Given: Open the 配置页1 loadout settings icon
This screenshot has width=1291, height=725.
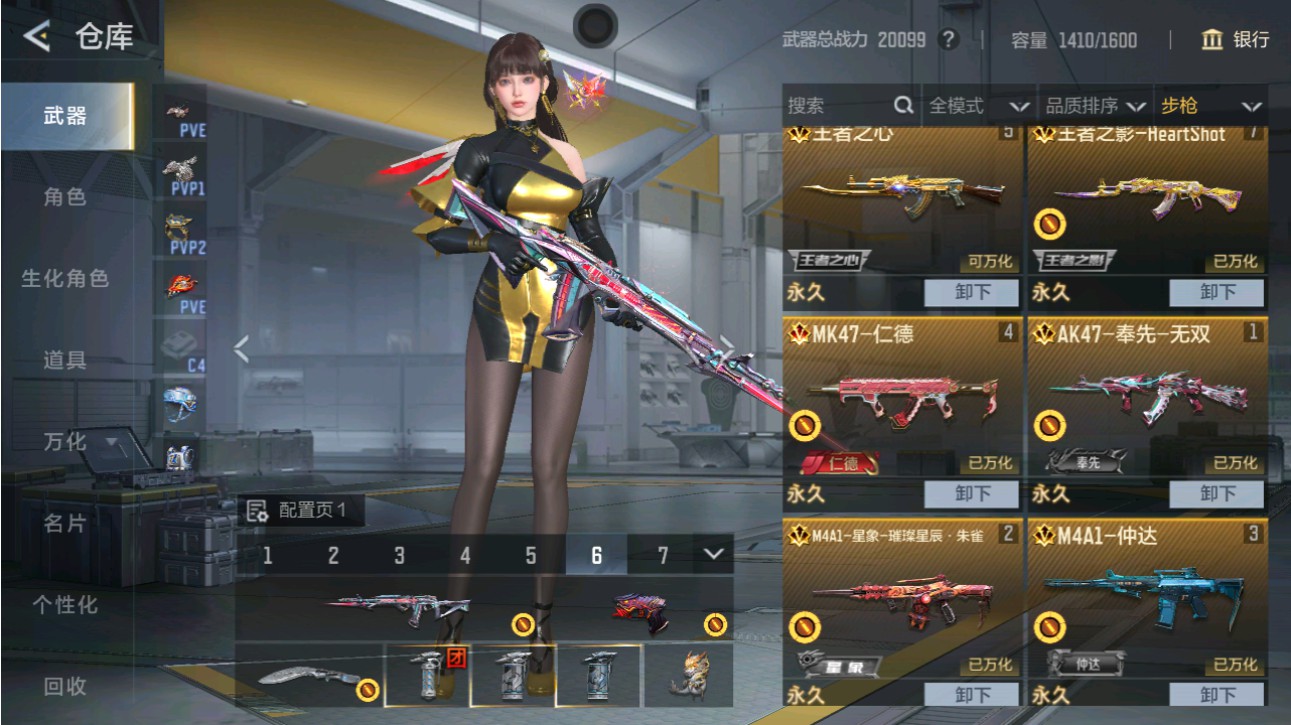Looking at the screenshot, I should 258,513.
